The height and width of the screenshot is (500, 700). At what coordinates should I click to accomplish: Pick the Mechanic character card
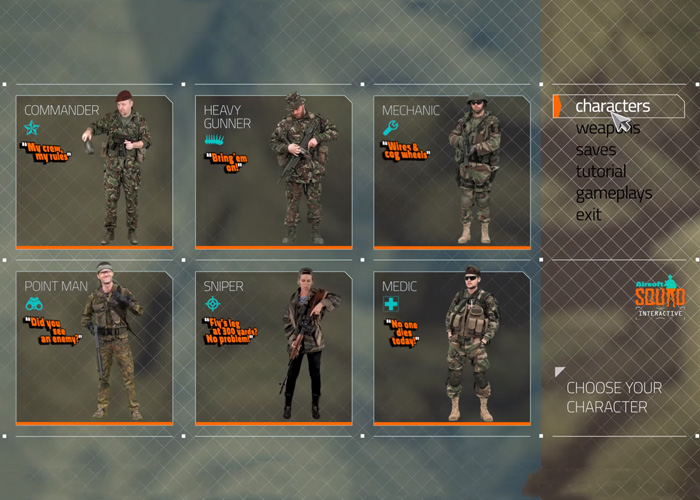point(452,172)
